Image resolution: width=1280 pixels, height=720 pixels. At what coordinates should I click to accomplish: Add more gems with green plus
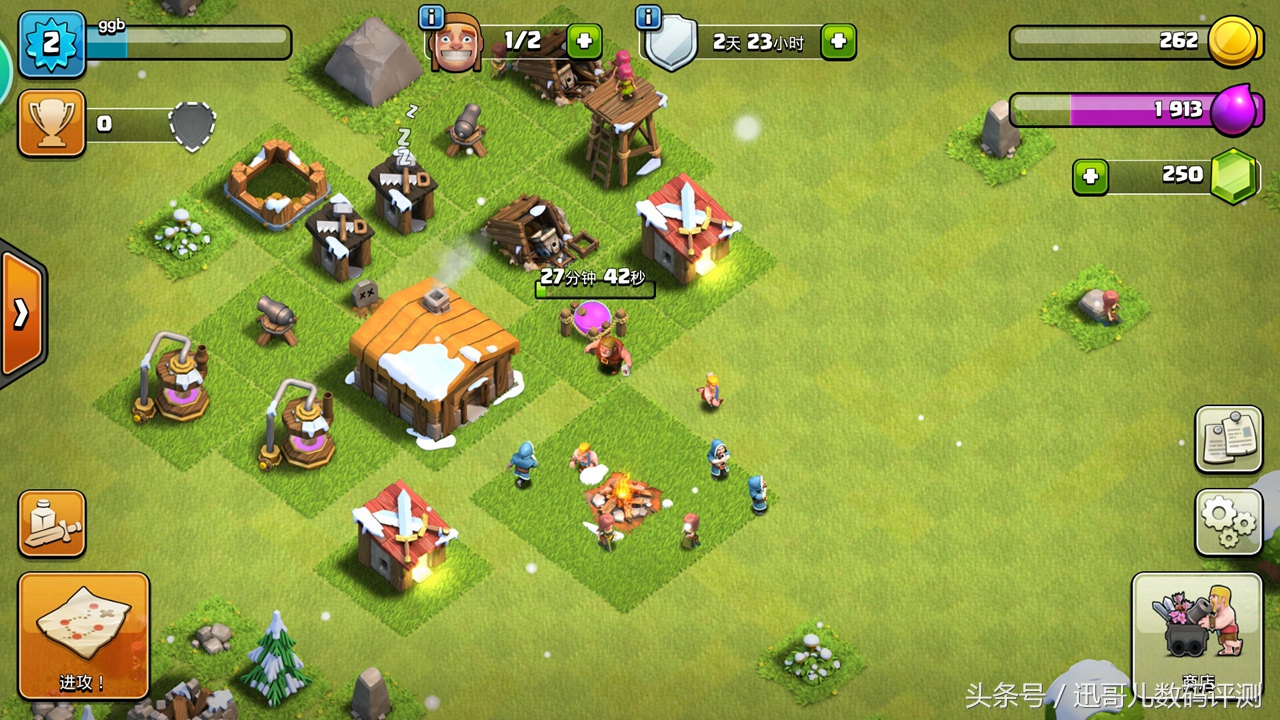pyautogui.click(x=1090, y=177)
